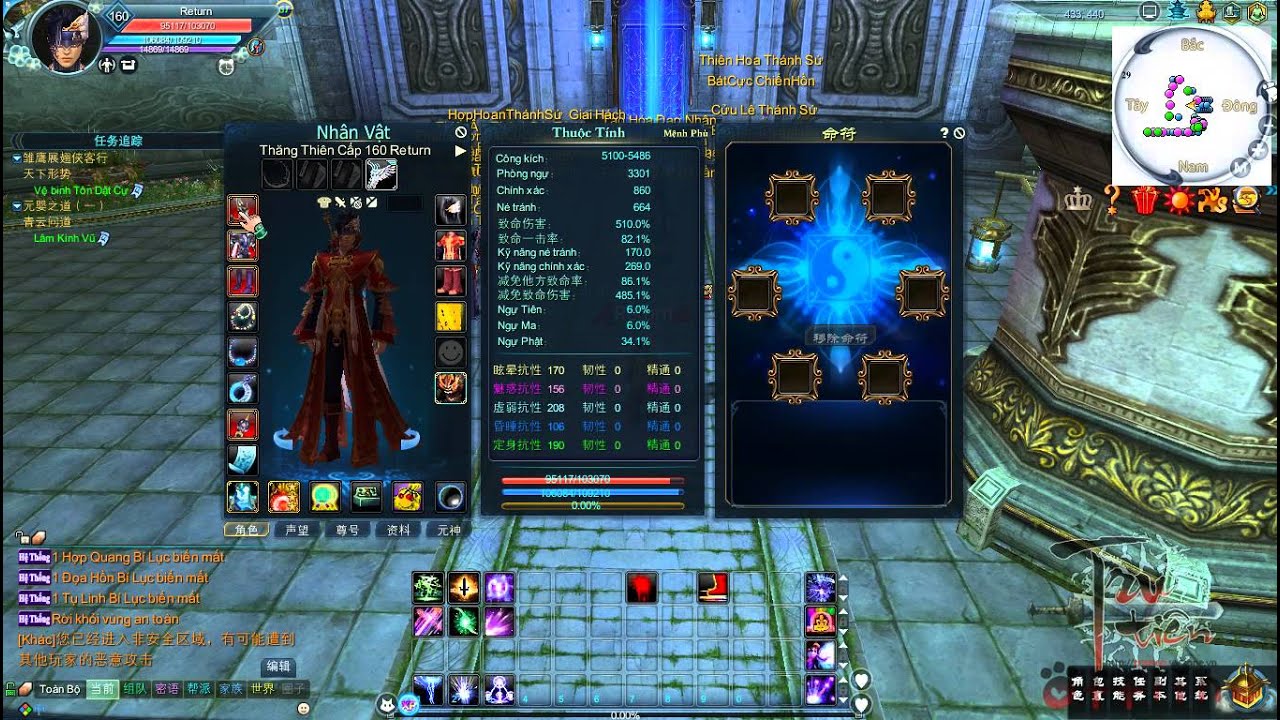Select the 元神 spirit tab
This screenshot has width=1280, height=720.
click(449, 530)
